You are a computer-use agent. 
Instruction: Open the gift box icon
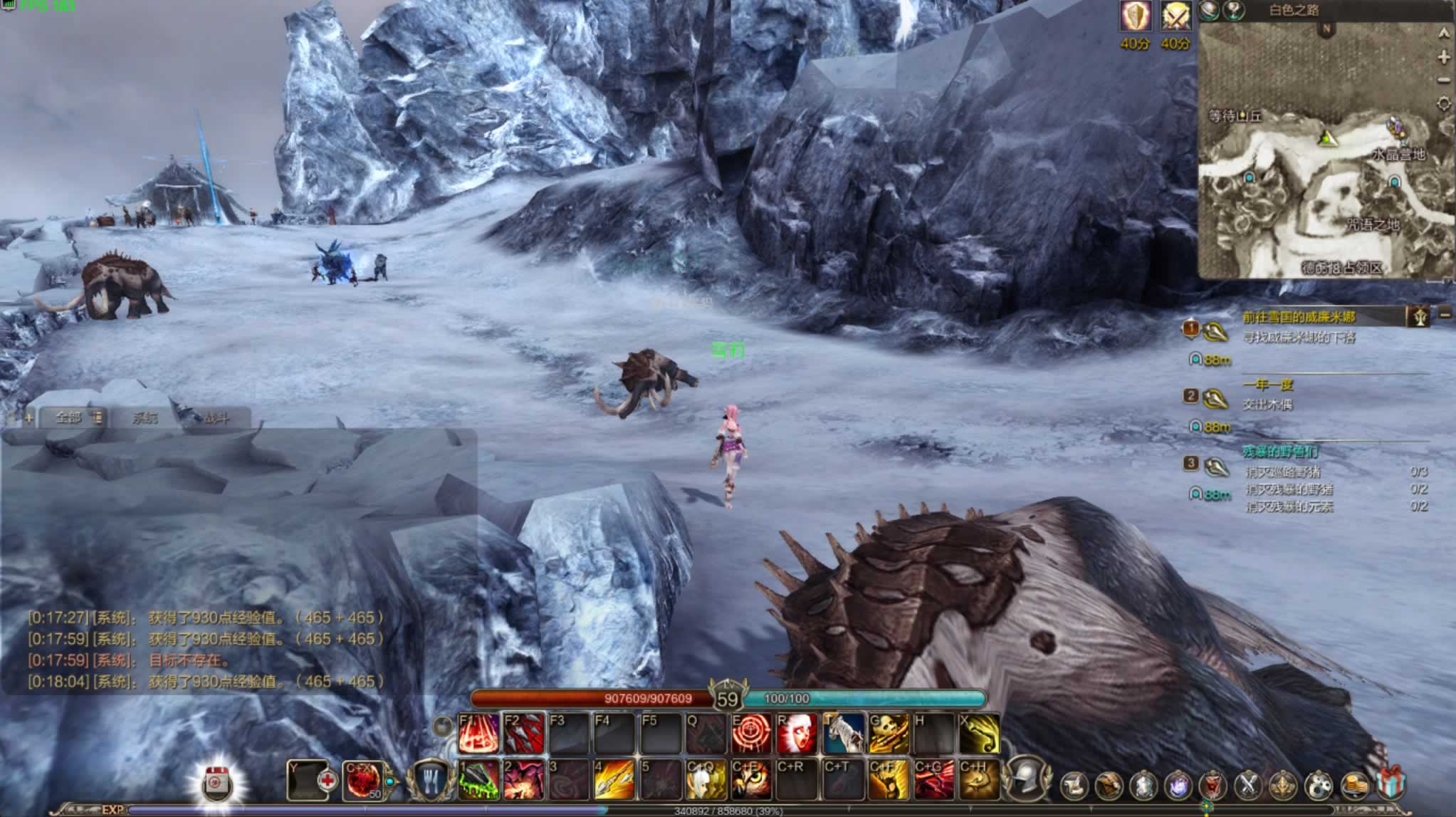point(1390,784)
